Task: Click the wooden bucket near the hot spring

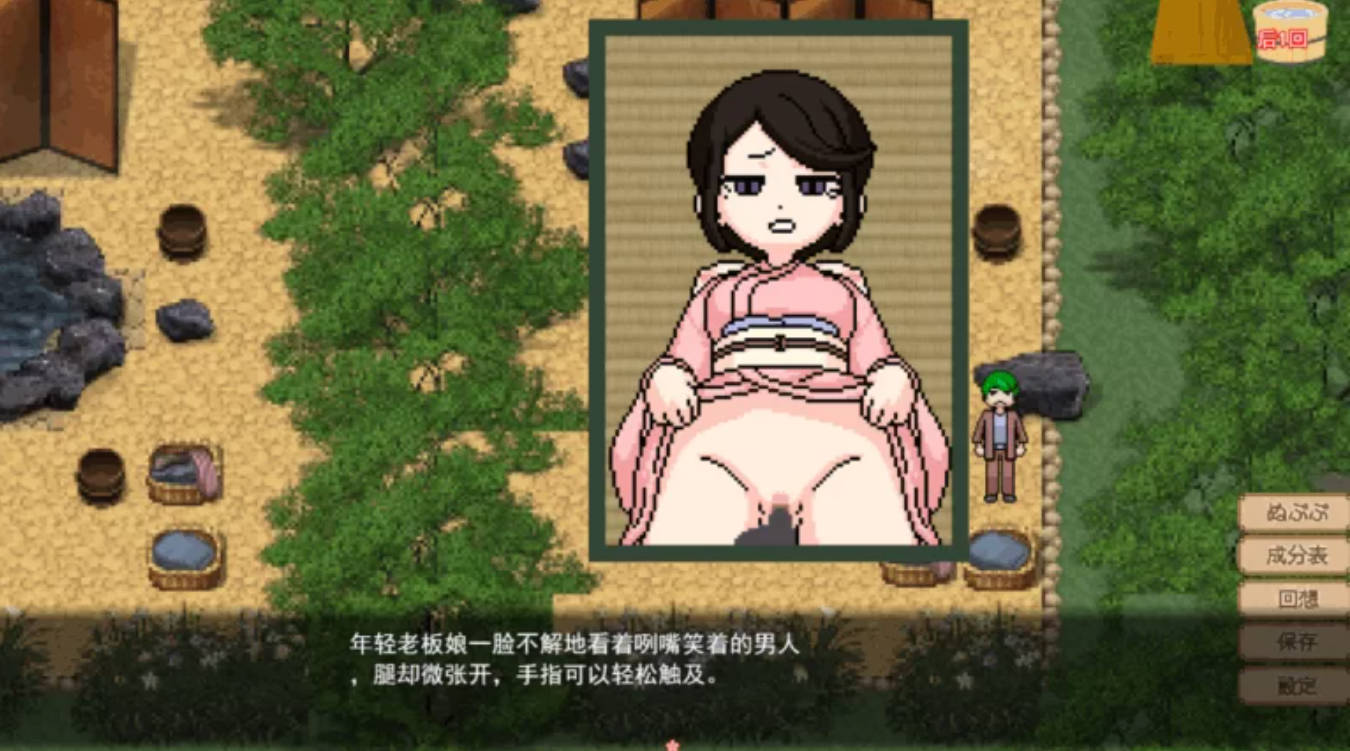Action: 100,478
